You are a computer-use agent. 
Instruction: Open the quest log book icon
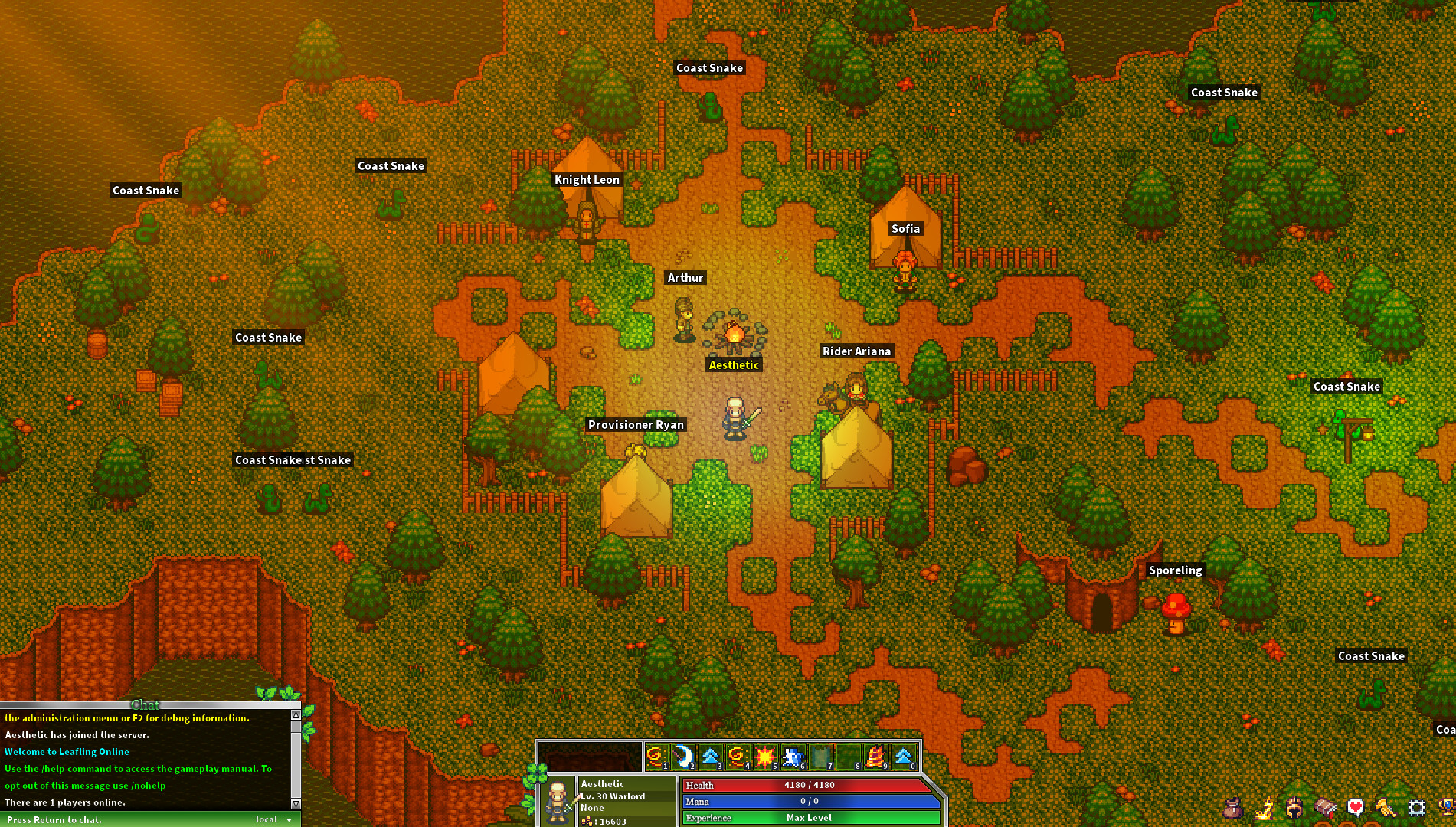[x=1324, y=809]
